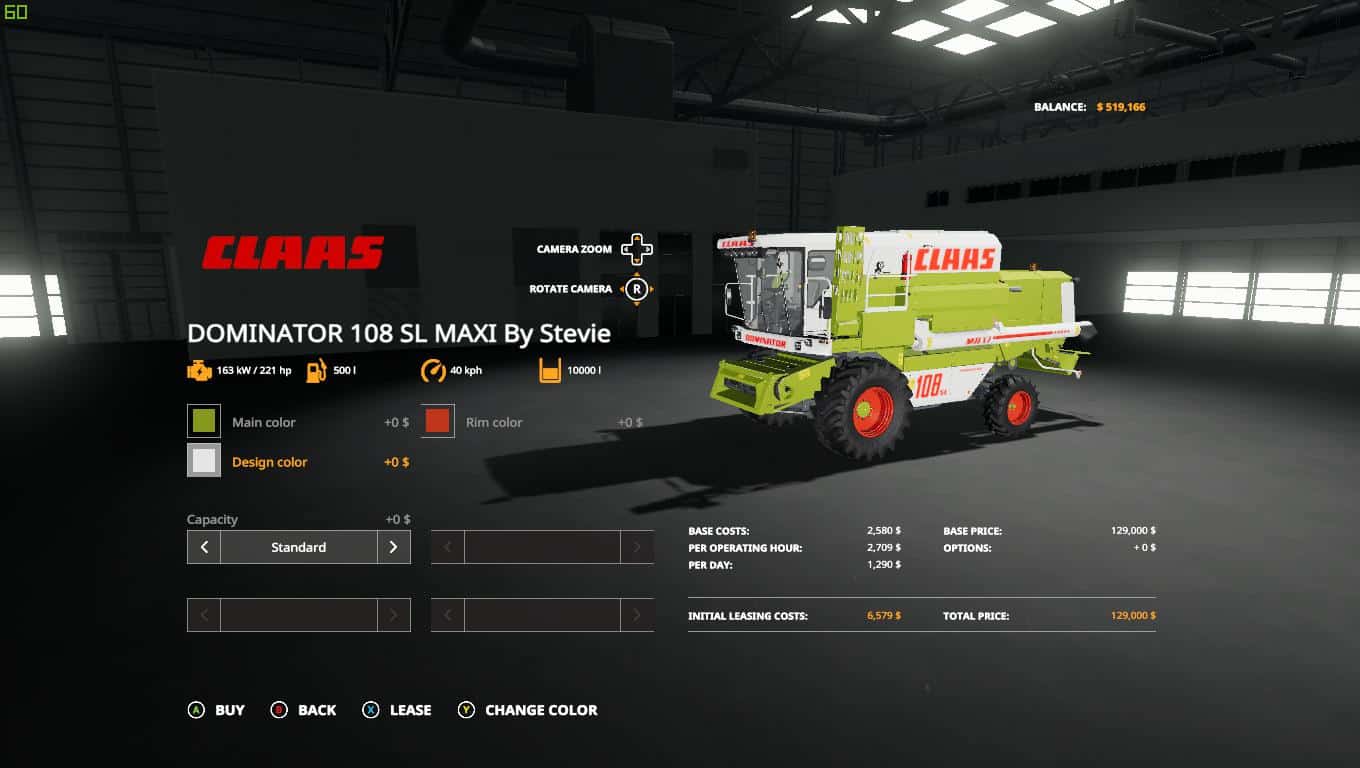Choose the white Design color swatch

(204, 461)
